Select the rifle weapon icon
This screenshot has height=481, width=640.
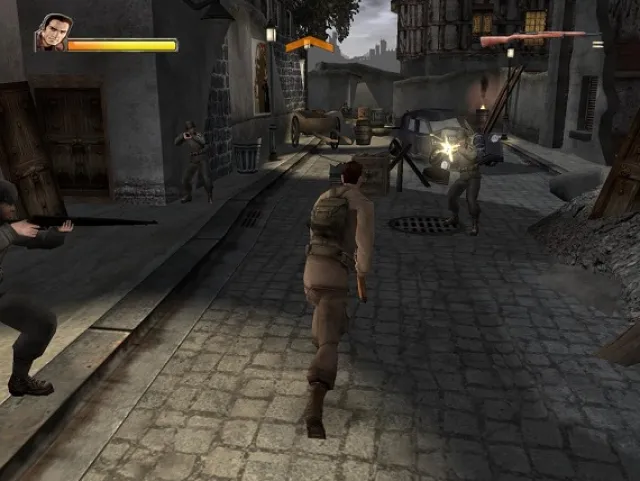click(x=533, y=40)
